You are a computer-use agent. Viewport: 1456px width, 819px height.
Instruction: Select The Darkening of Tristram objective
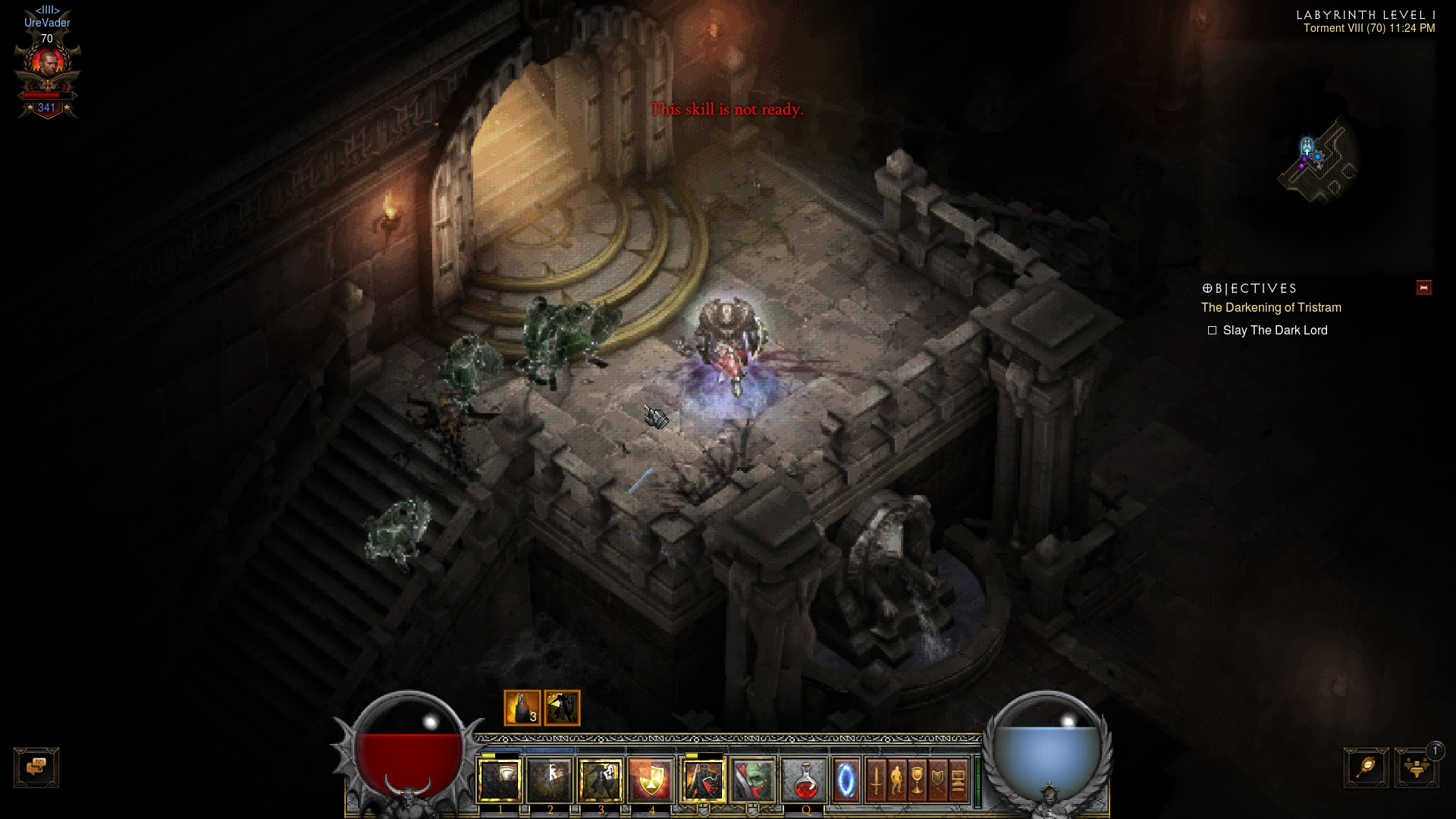(x=1271, y=307)
